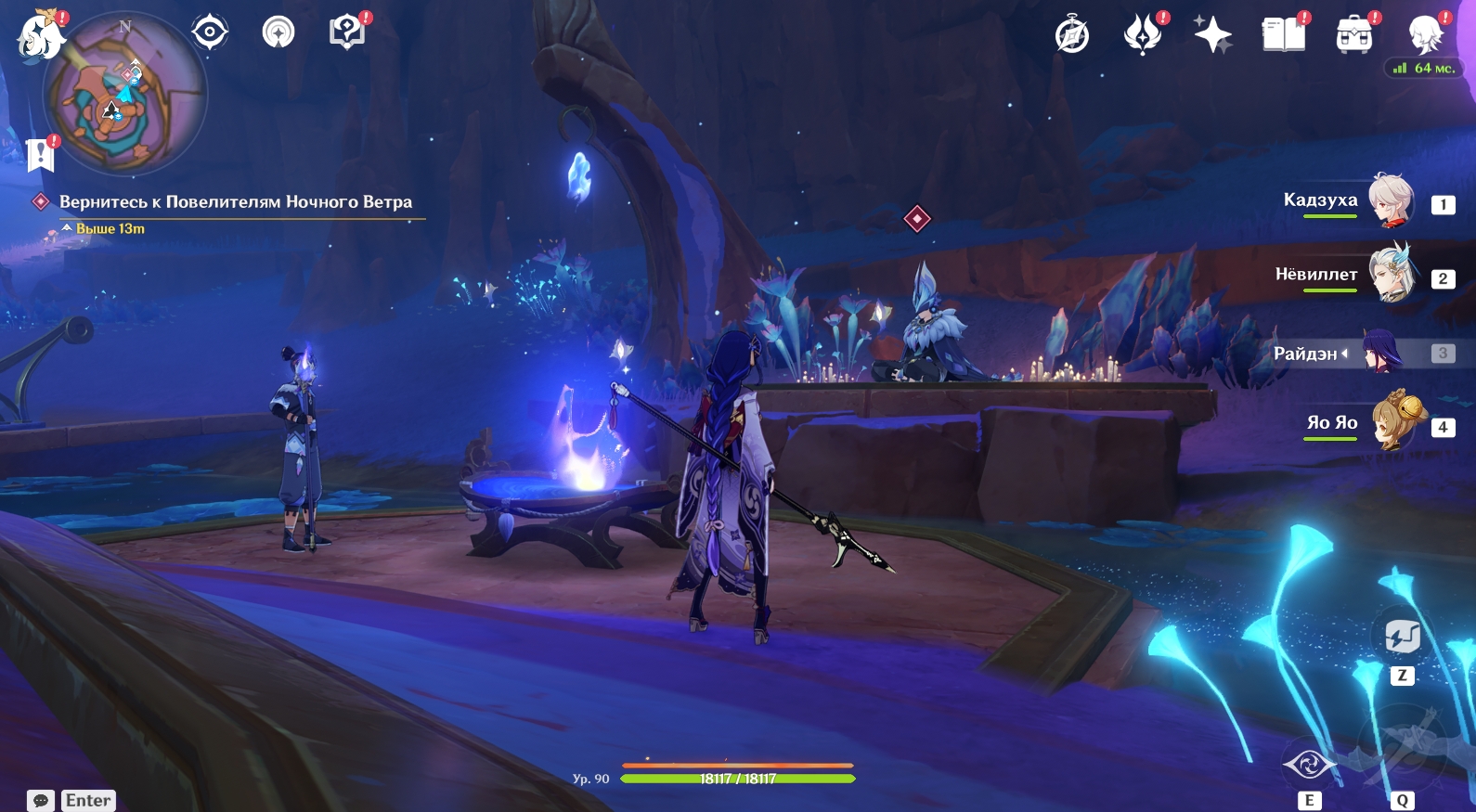Select the Повелителям Ночного Ветра quest tracker
The image size is (1476, 812).
pyautogui.click(x=235, y=202)
